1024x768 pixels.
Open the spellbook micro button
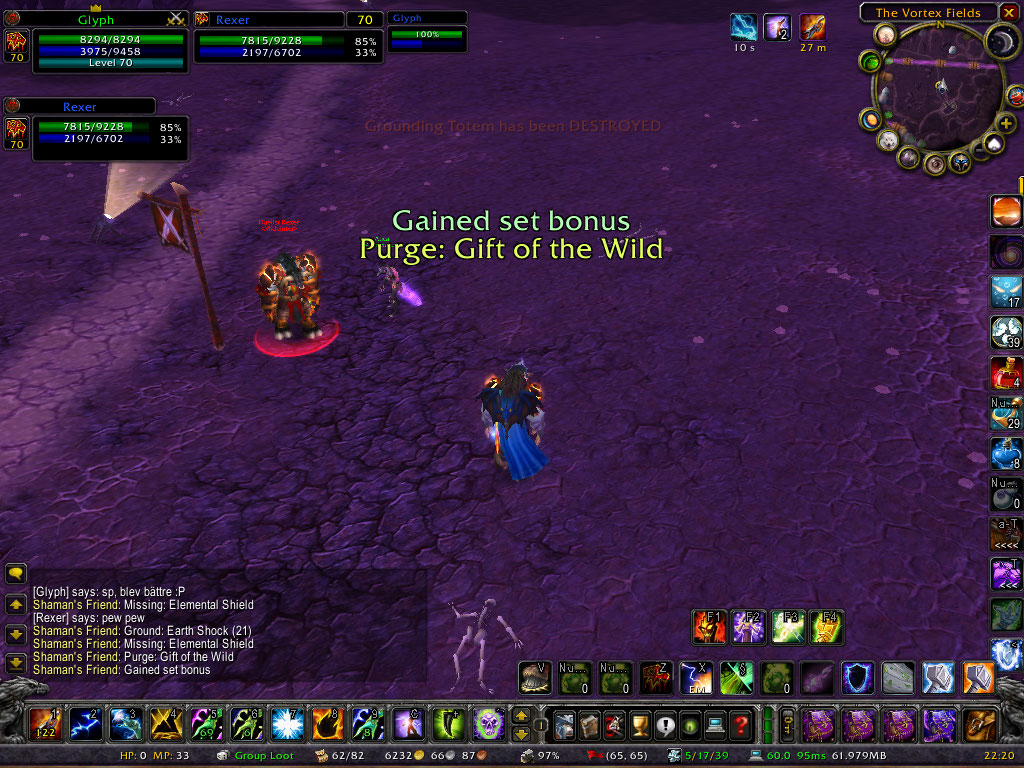591,723
